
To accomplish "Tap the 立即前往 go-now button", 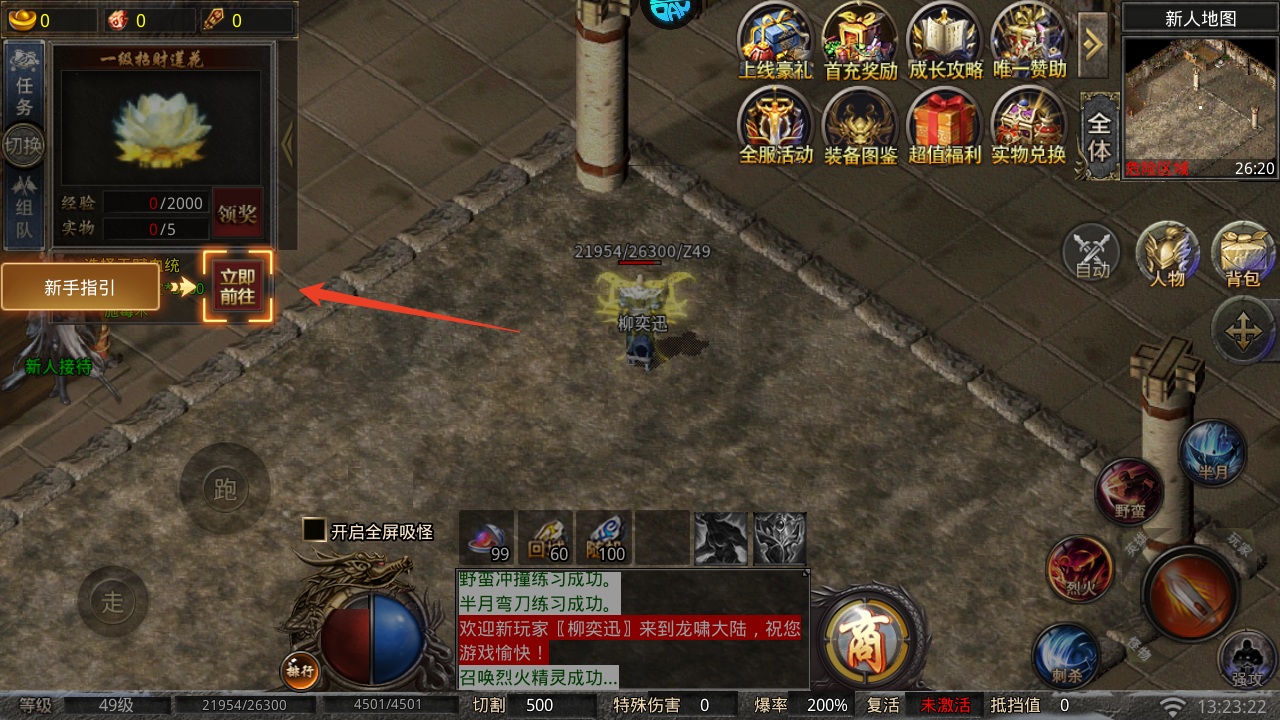I will 238,286.
